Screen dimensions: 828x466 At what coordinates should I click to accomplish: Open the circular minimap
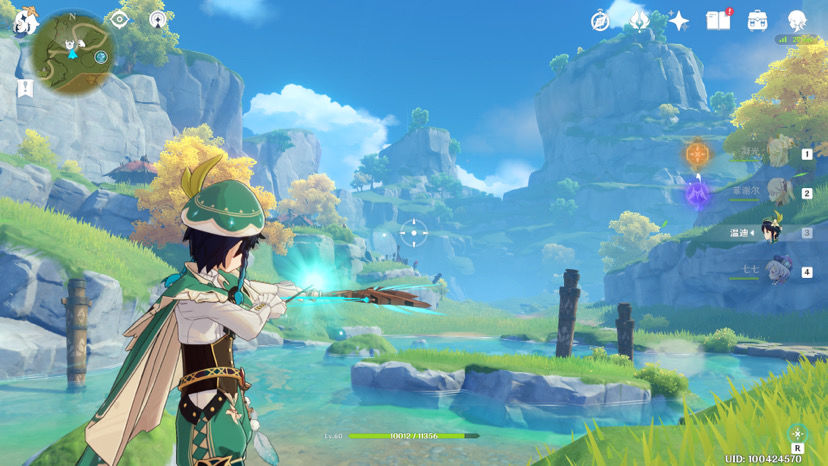point(72,50)
